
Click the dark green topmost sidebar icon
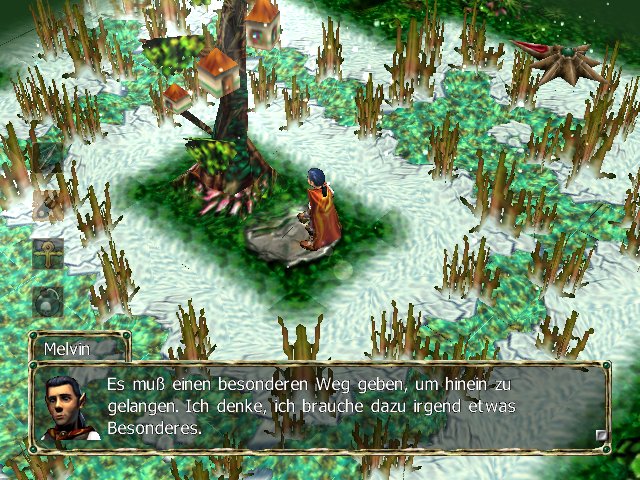click(46, 158)
